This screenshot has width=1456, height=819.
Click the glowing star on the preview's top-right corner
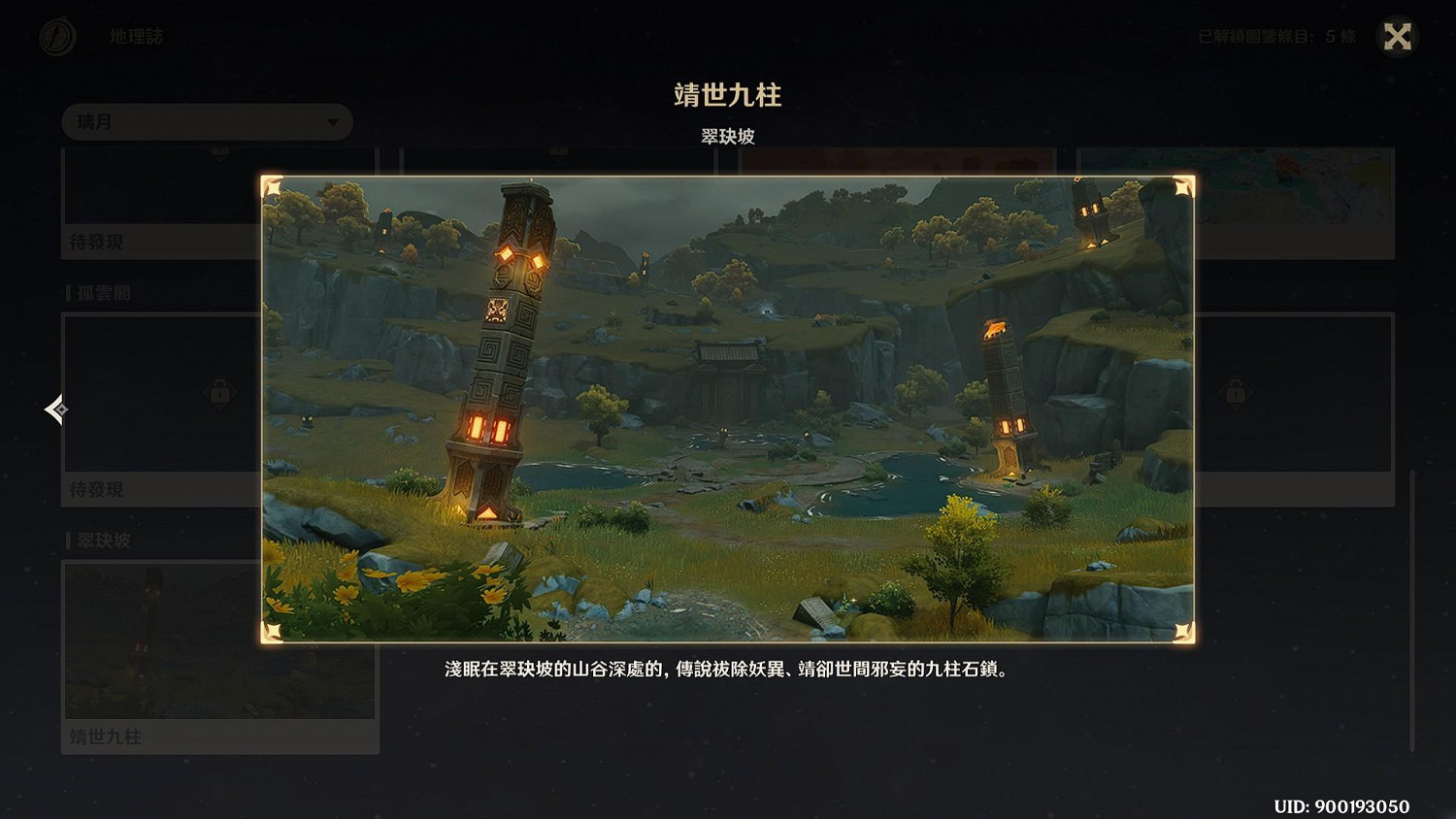[x=1181, y=187]
